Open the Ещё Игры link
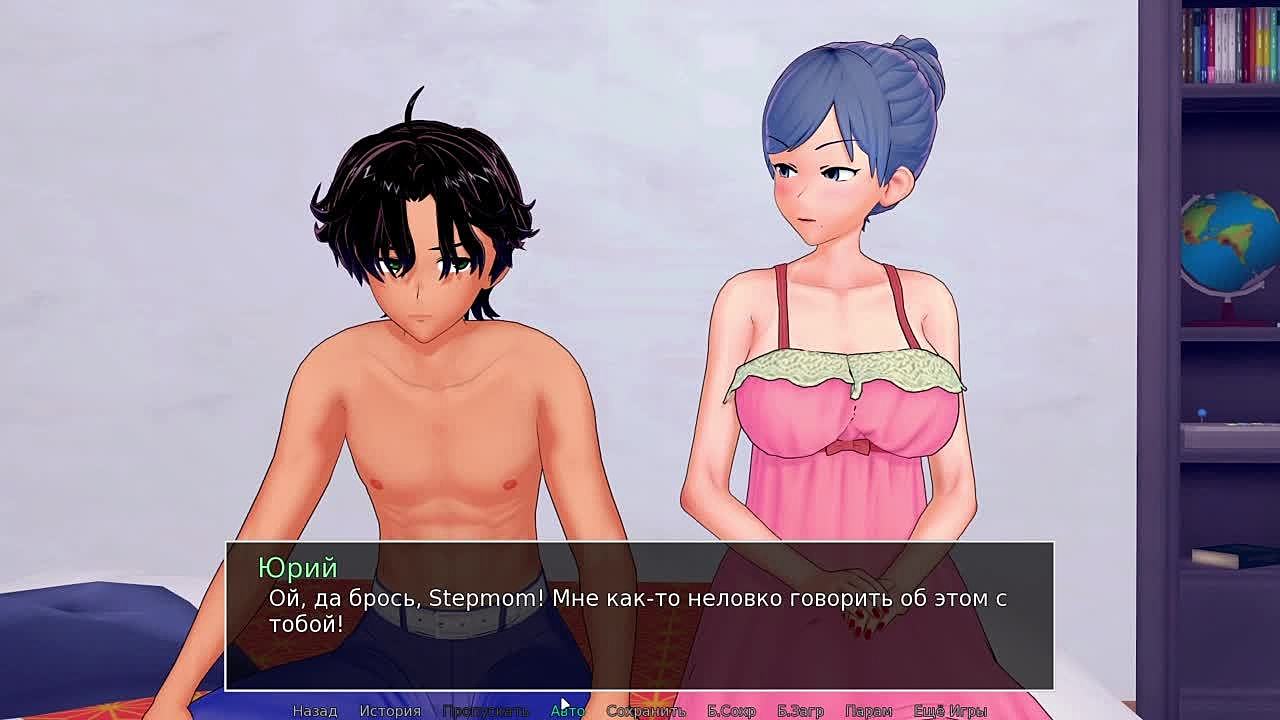The width and height of the screenshot is (1280, 720). point(950,710)
